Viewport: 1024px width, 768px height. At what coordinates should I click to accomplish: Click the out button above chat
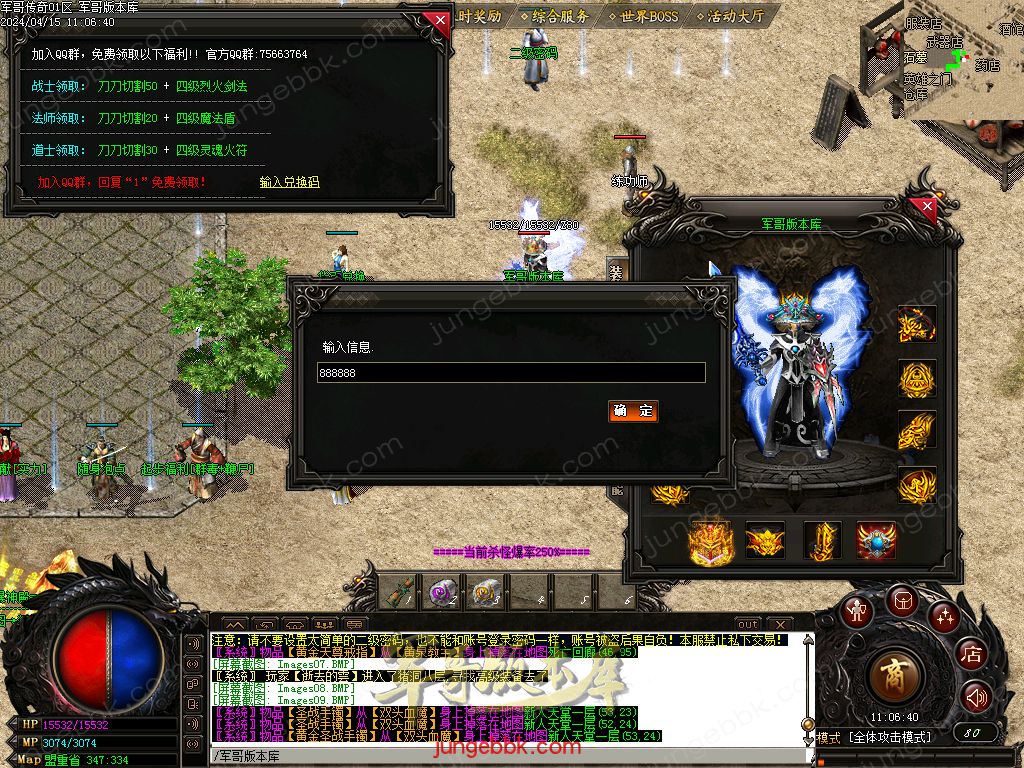click(x=747, y=624)
